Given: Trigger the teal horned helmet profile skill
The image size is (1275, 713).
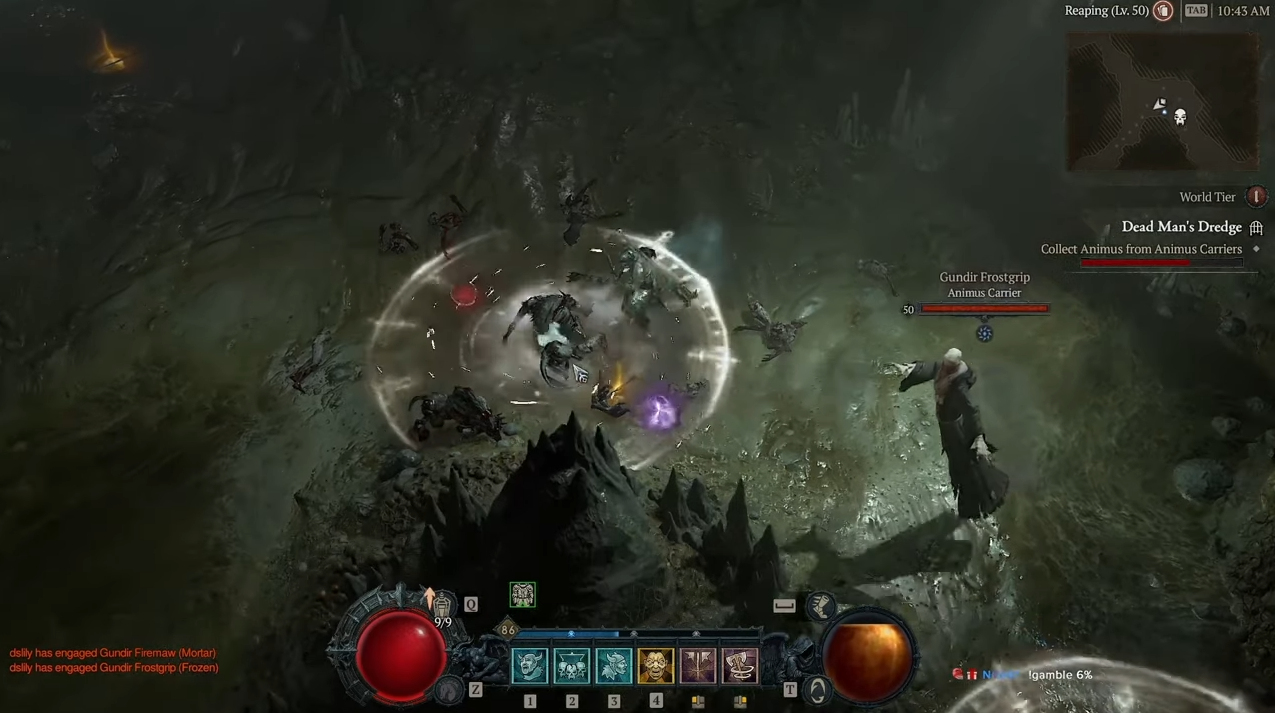Looking at the screenshot, I should click(x=614, y=666).
